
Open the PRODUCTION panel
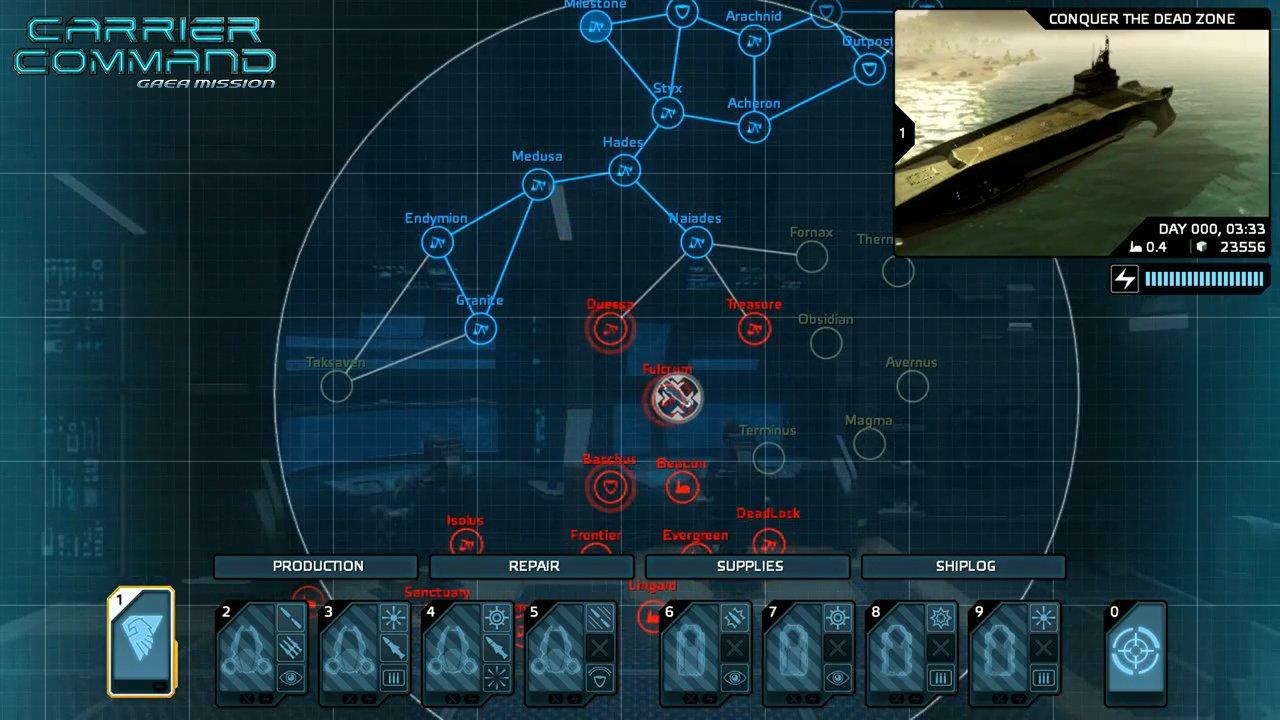point(318,566)
